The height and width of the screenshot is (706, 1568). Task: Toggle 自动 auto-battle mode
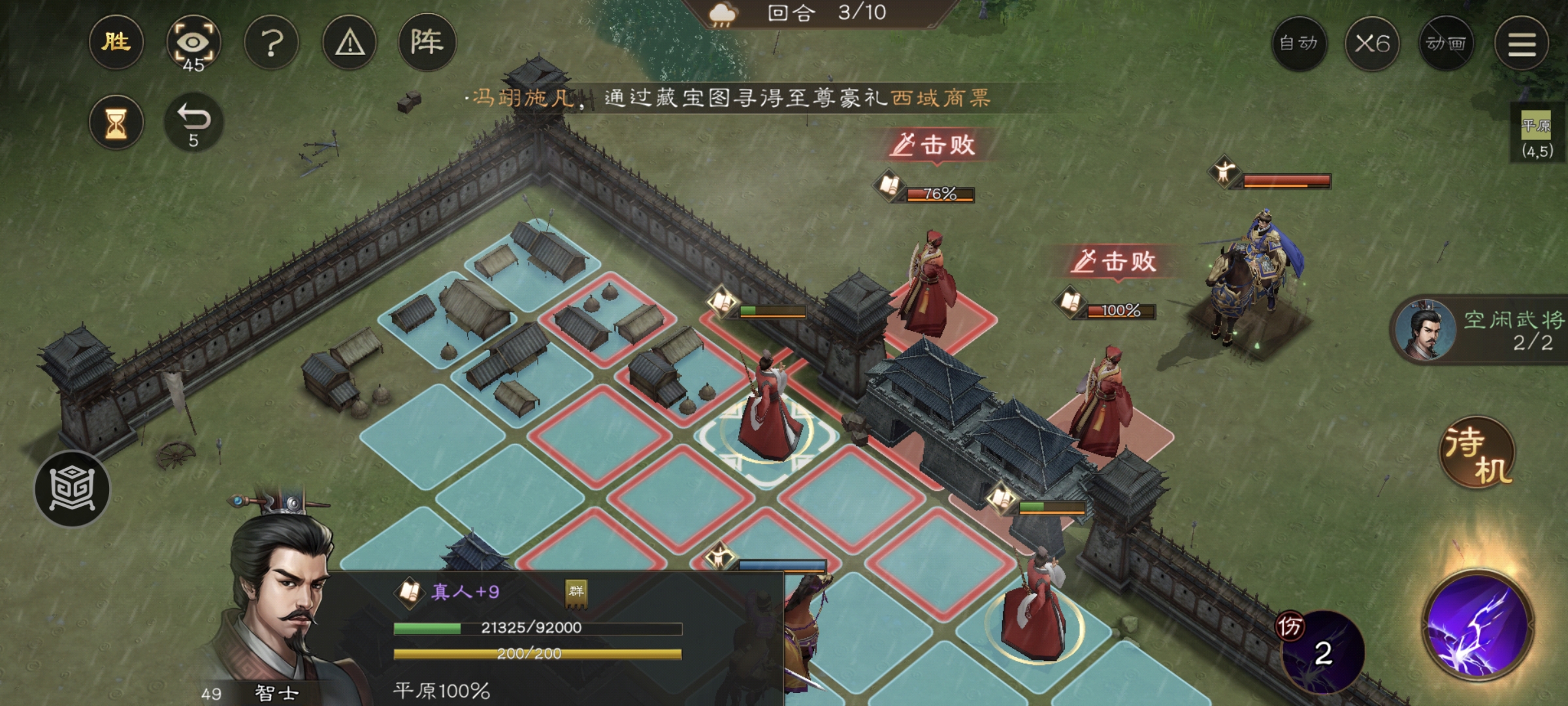1299,43
